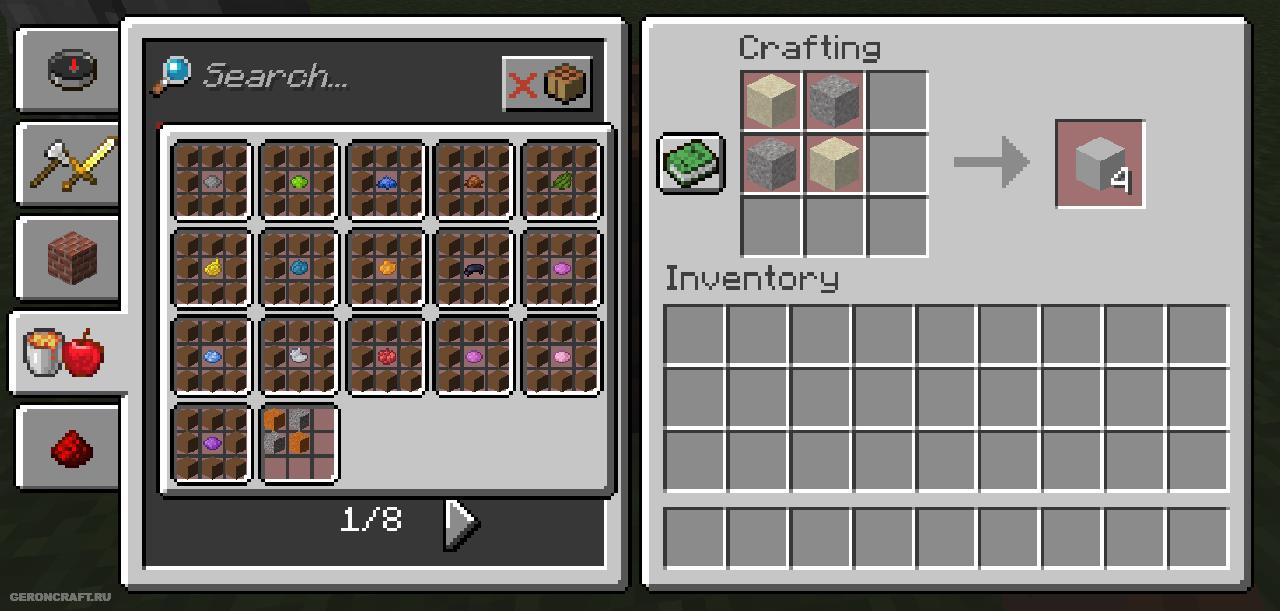This screenshot has height=611, width=1280.
Task: Toggle the craftable-only recipe filter
Action: pos(547,84)
